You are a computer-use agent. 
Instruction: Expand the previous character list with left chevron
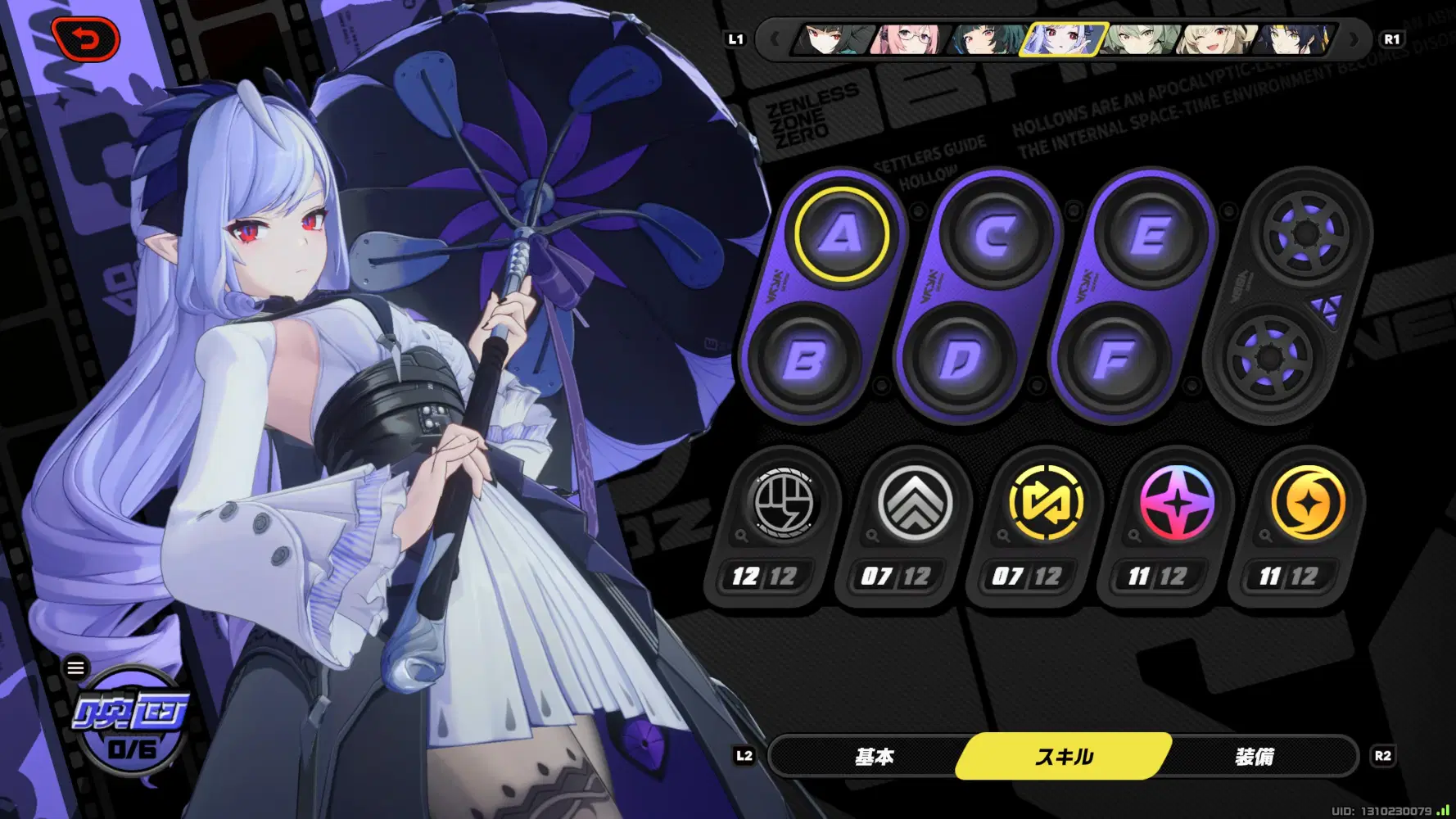point(775,38)
